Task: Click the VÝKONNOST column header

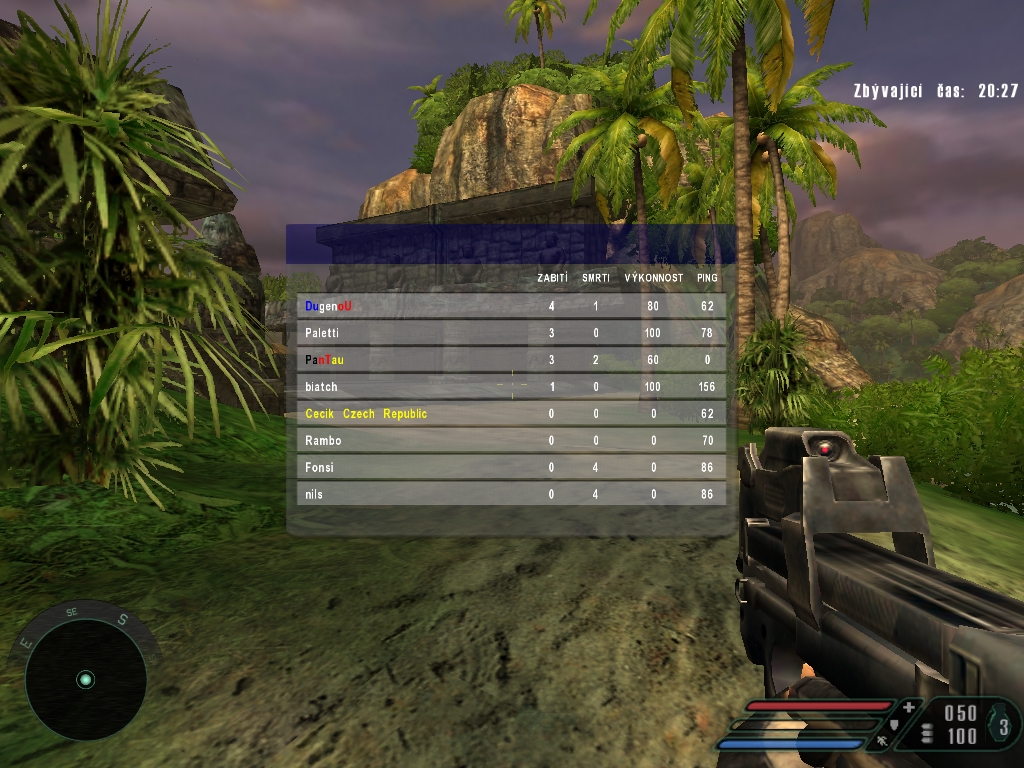Action: pyautogui.click(x=654, y=278)
